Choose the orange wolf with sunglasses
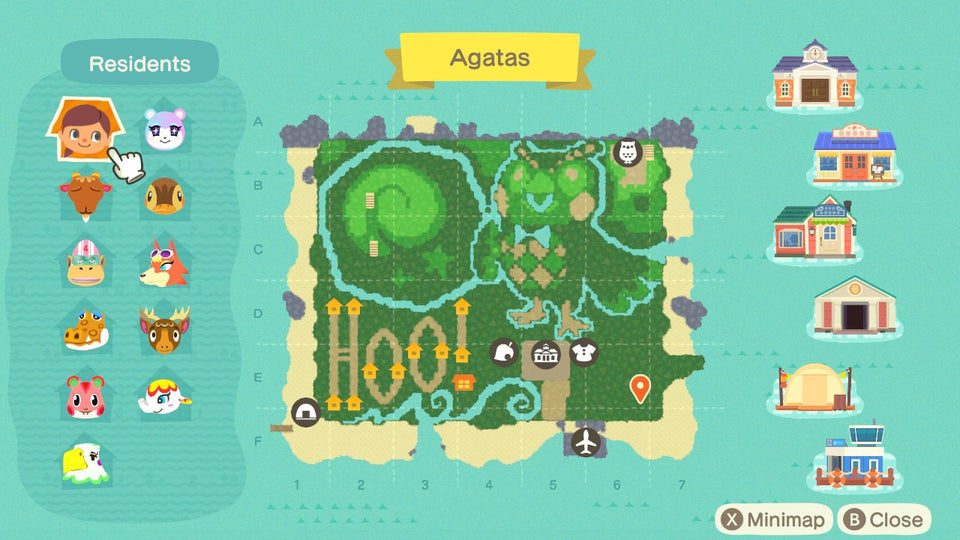960x540 pixels. coord(163,263)
